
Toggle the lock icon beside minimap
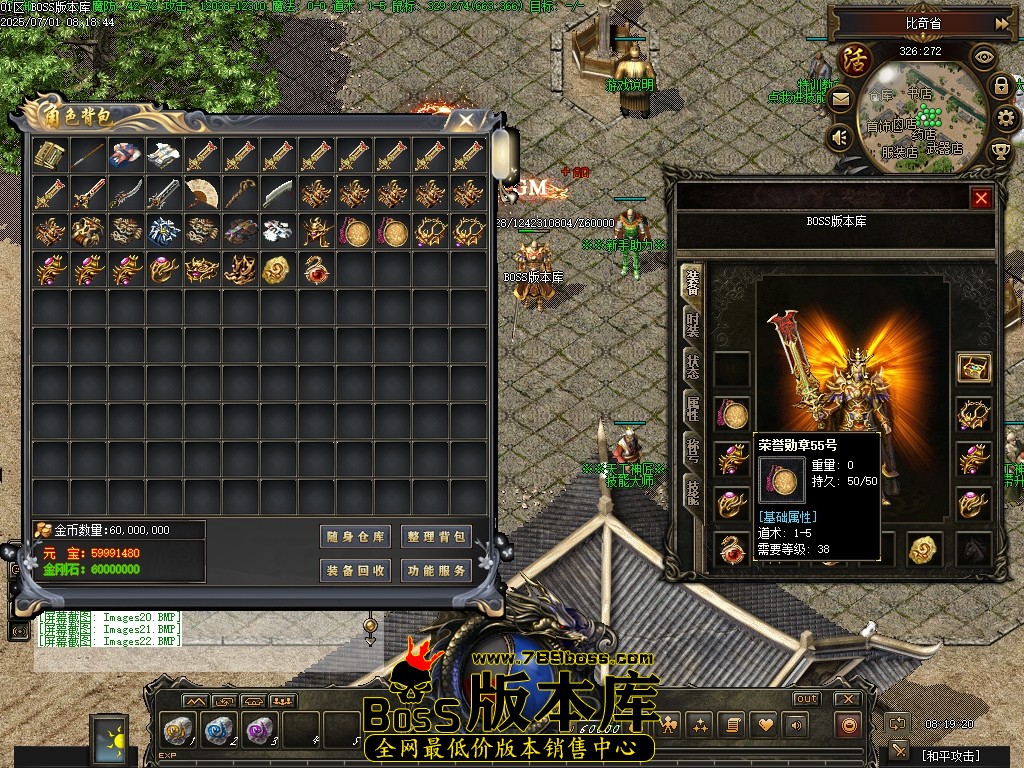(1001, 86)
